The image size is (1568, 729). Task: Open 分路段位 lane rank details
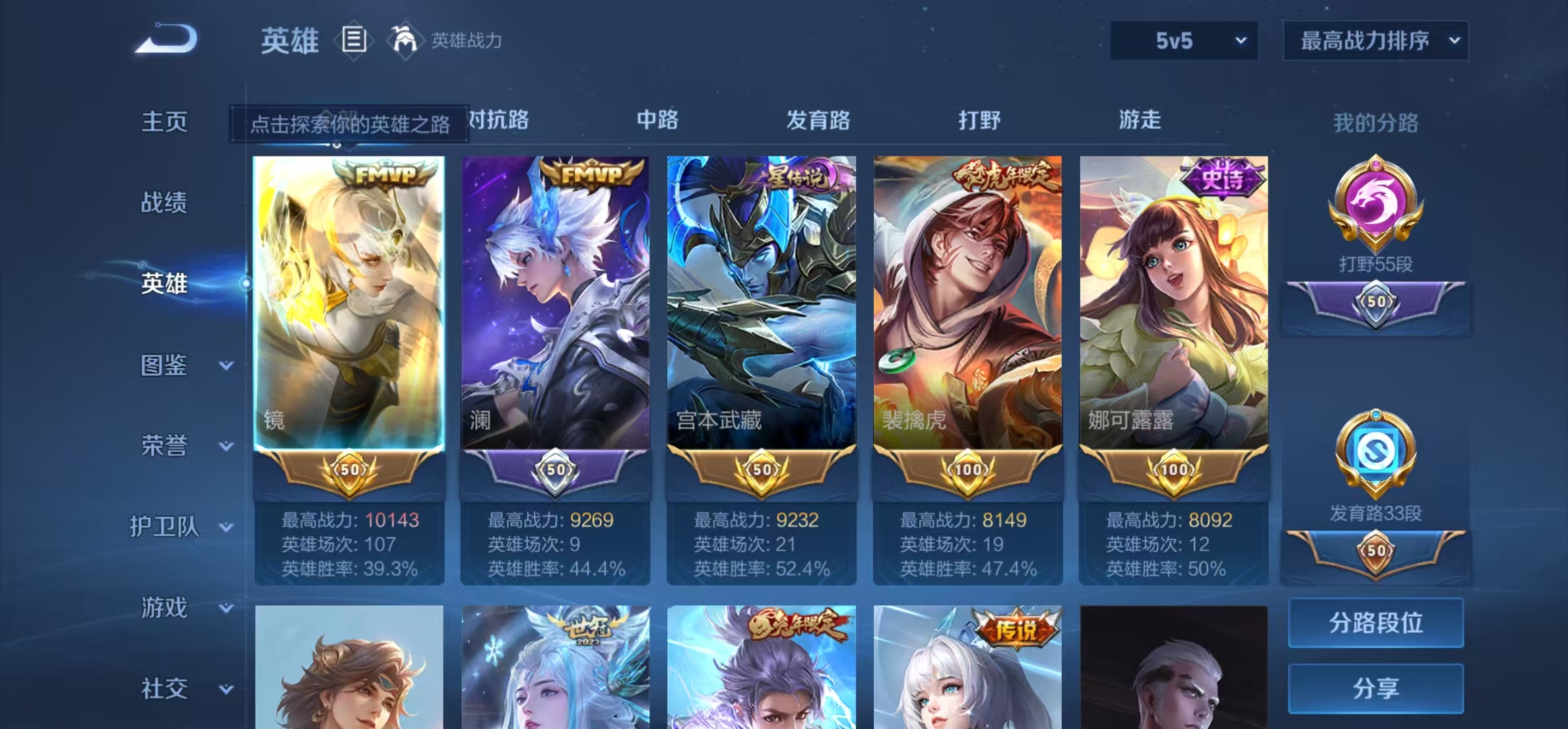[1376, 623]
